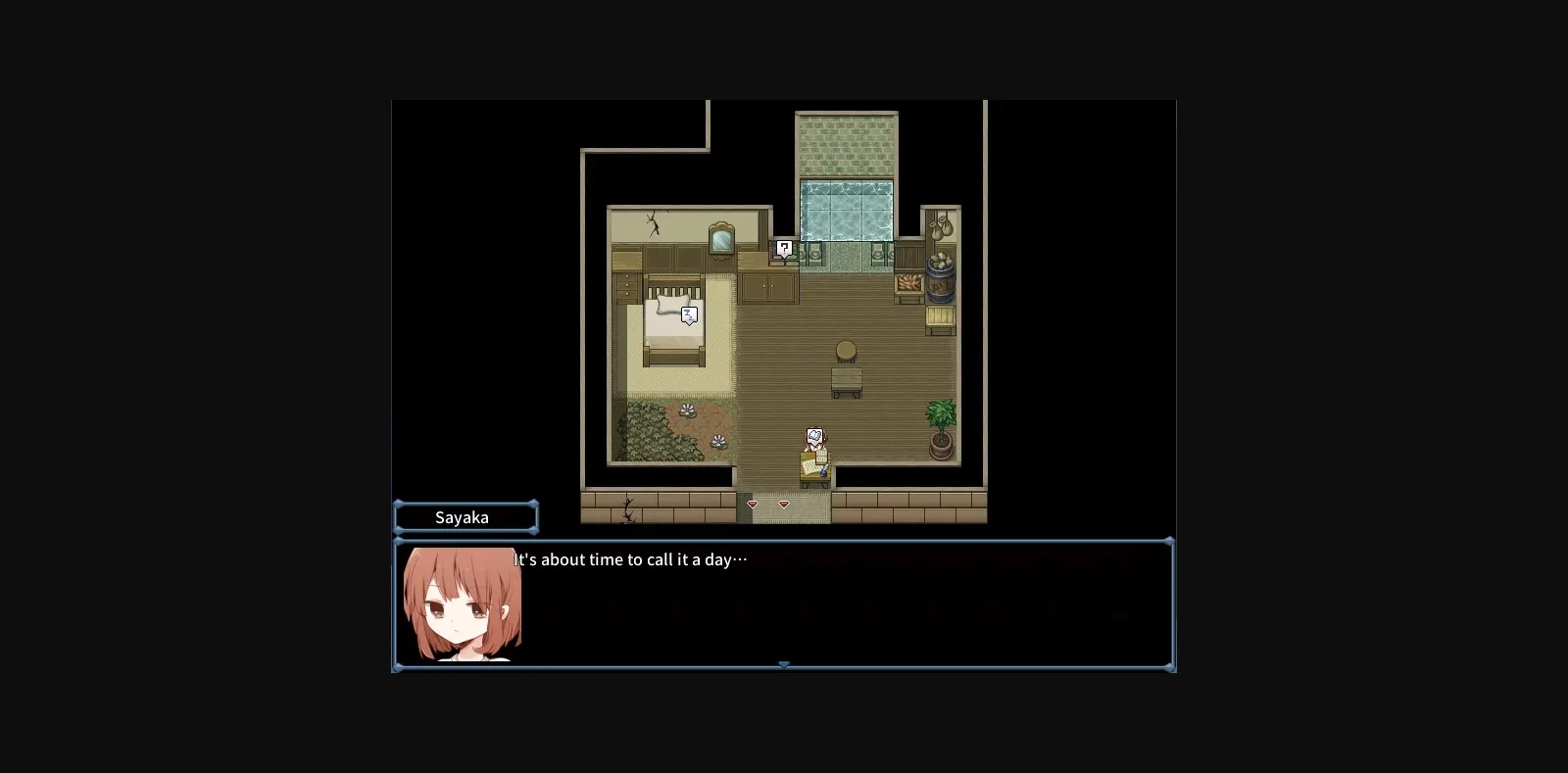Viewport: 1568px width, 773px height.
Task: Click the right red marker on the doormat
Action: (784, 505)
